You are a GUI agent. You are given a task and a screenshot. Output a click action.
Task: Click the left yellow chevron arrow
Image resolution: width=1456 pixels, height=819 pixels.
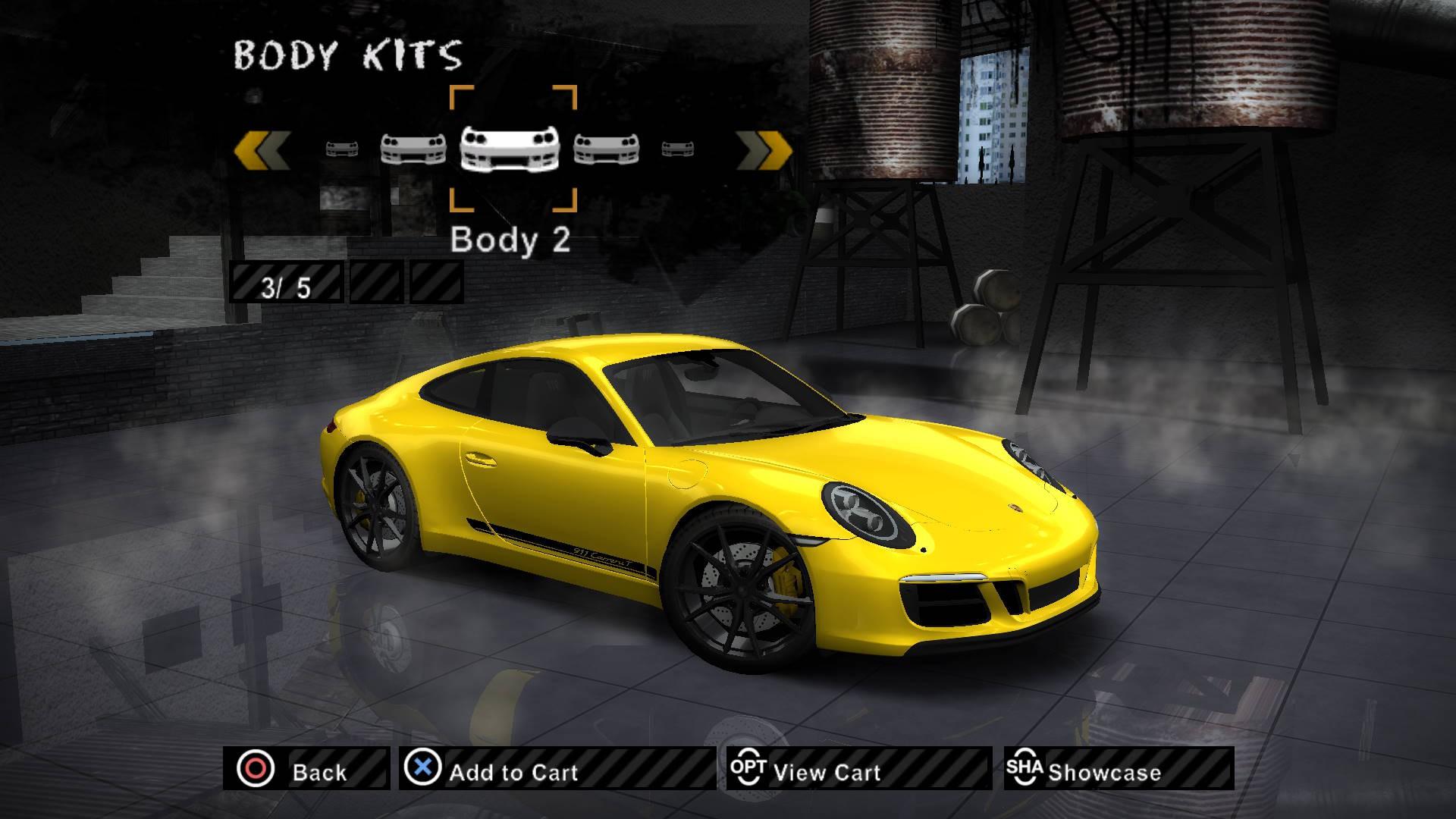(x=262, y=149)
